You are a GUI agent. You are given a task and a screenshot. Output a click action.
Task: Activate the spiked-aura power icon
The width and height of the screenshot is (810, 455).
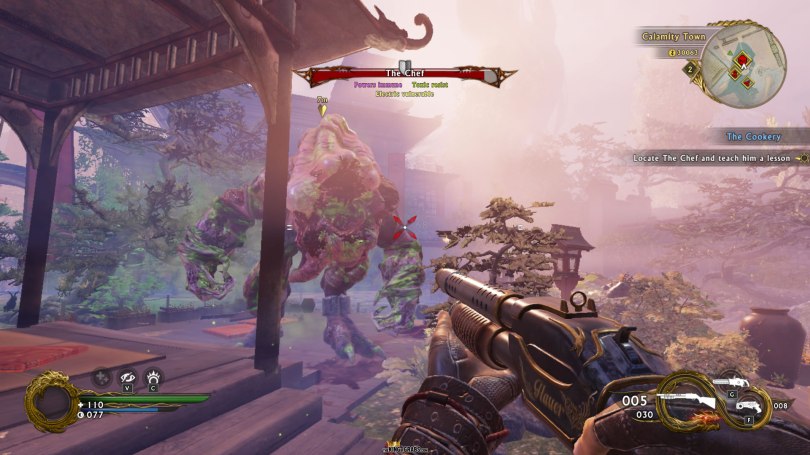(x=152, y=377)
